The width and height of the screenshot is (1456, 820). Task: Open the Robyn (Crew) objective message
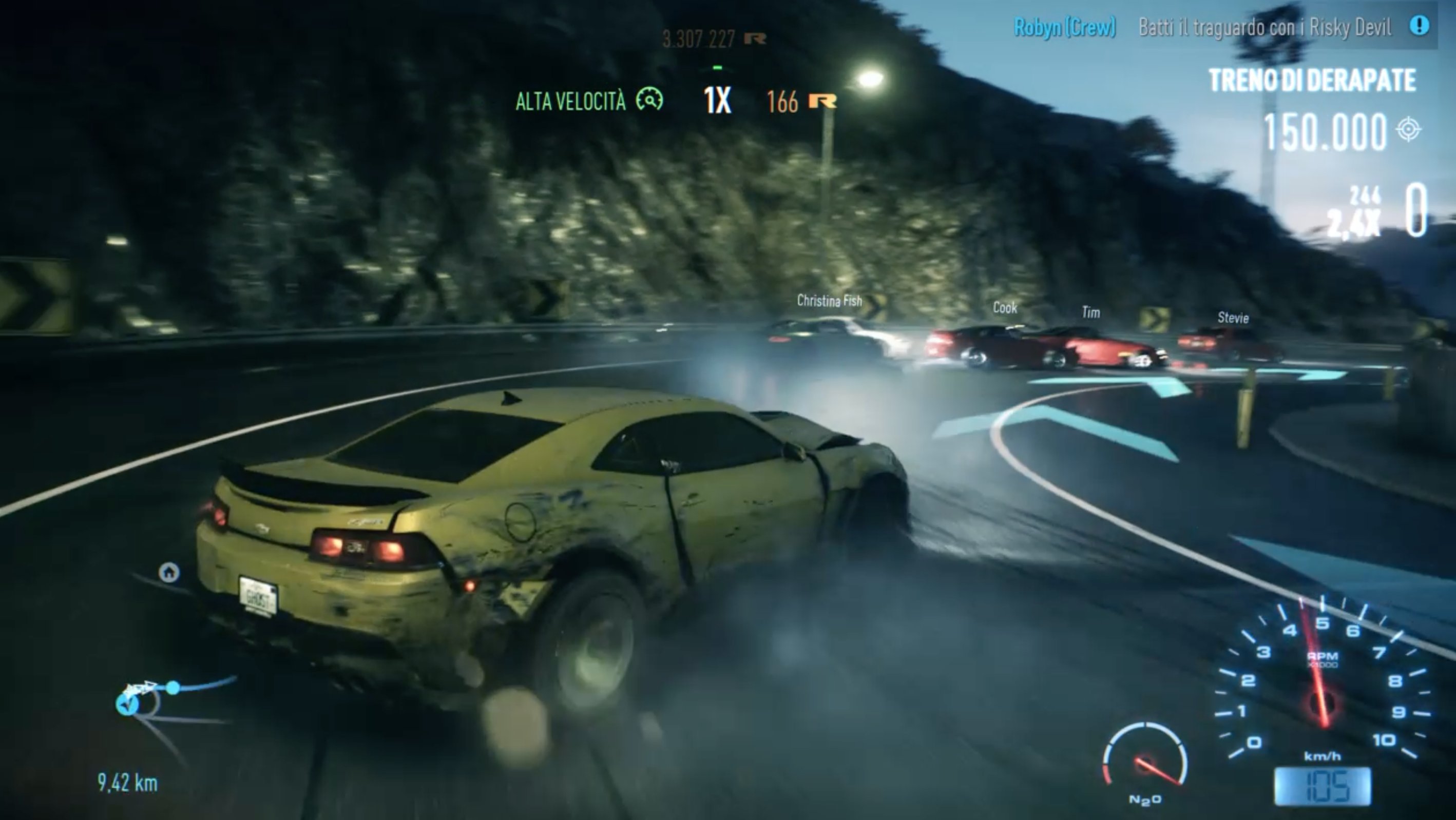(x=1064, y=27)
